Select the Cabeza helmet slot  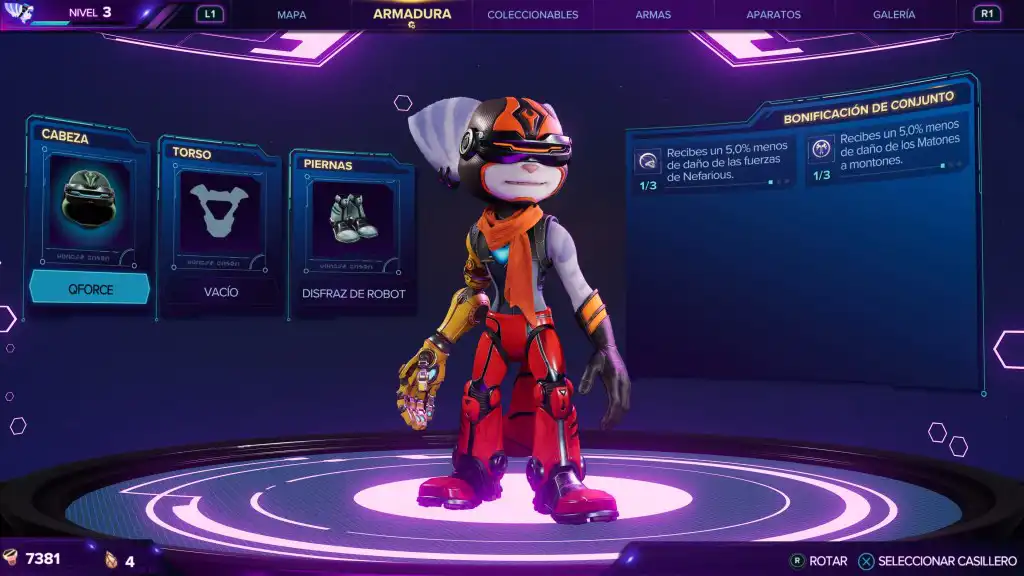click(91, 205)
